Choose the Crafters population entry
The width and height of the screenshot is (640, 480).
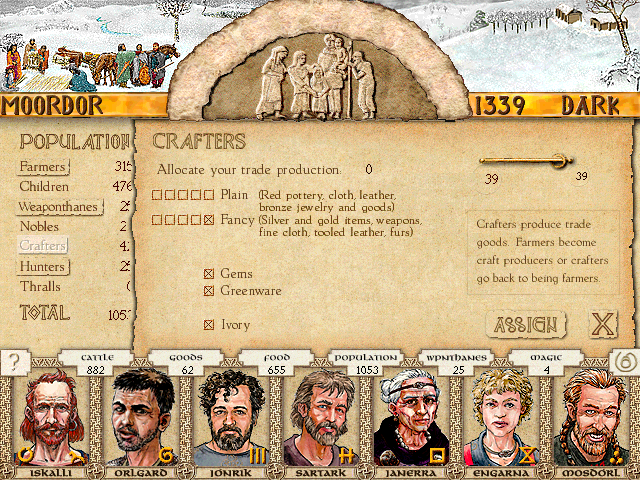coord(43,246)
